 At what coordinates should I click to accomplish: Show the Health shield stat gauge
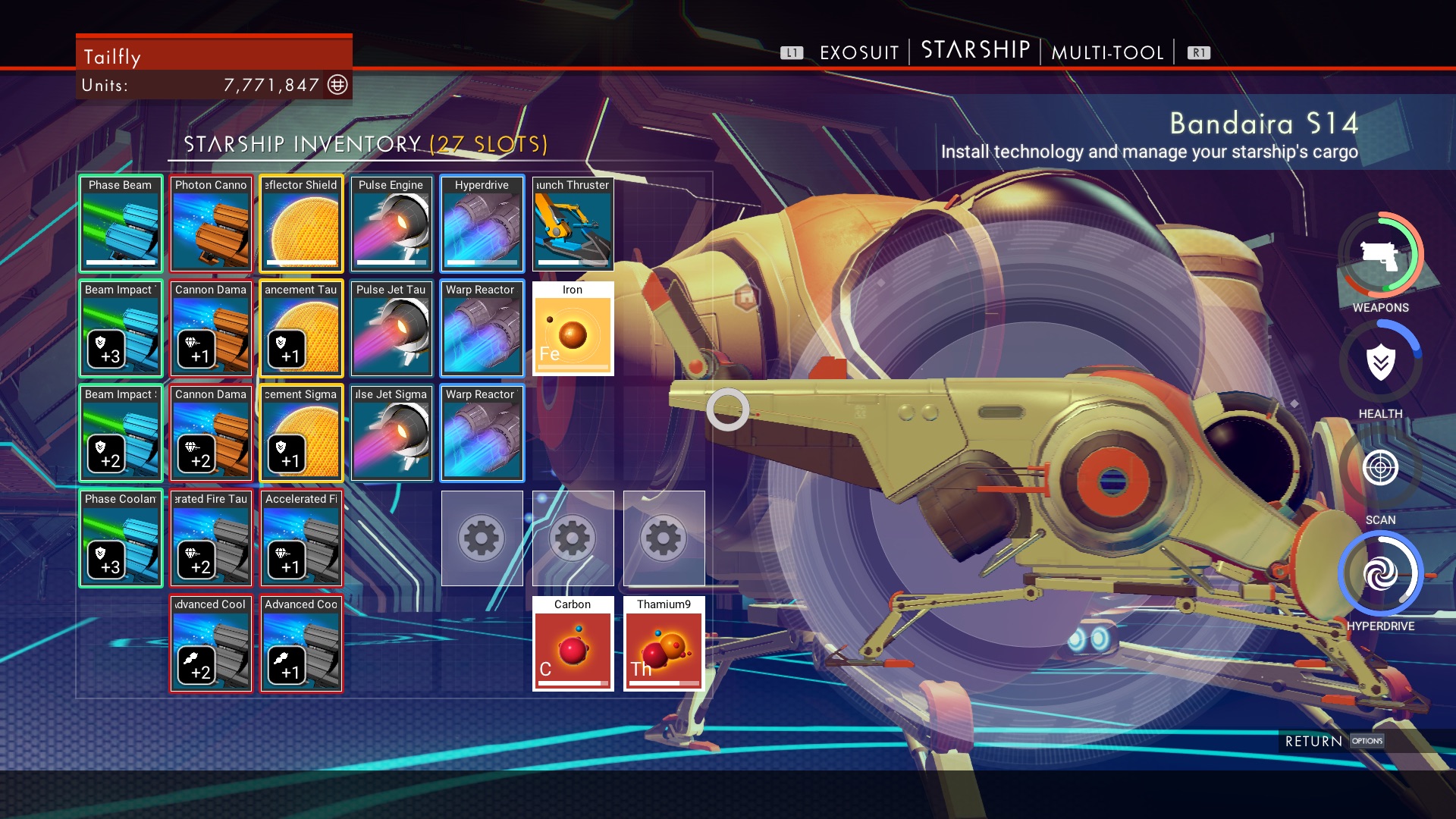pos(1380,362)
